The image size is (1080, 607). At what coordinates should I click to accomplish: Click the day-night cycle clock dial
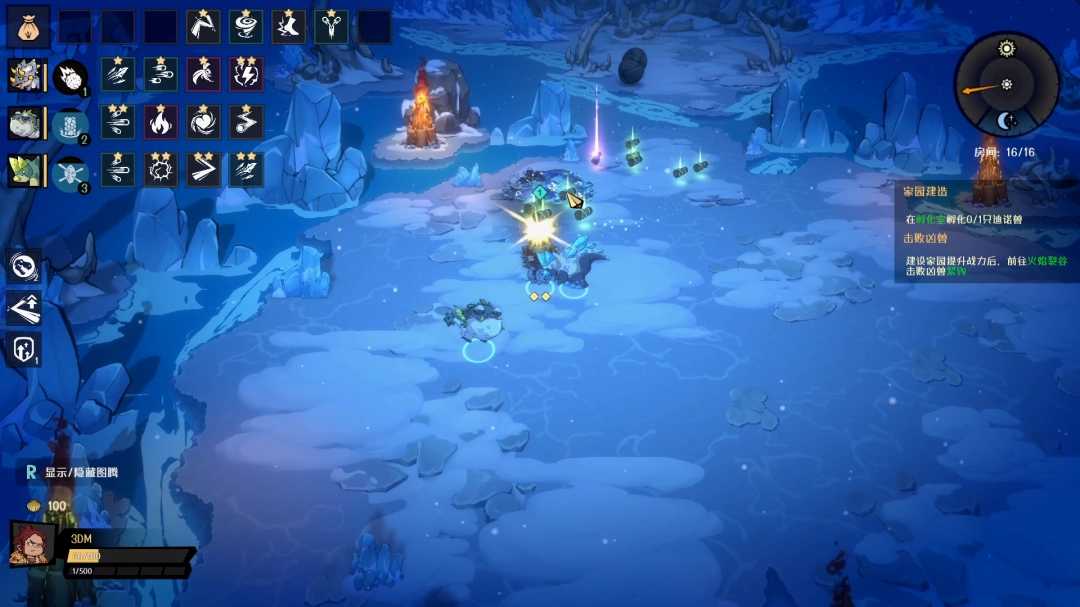pyautogui.click(x=1005, y=84)
